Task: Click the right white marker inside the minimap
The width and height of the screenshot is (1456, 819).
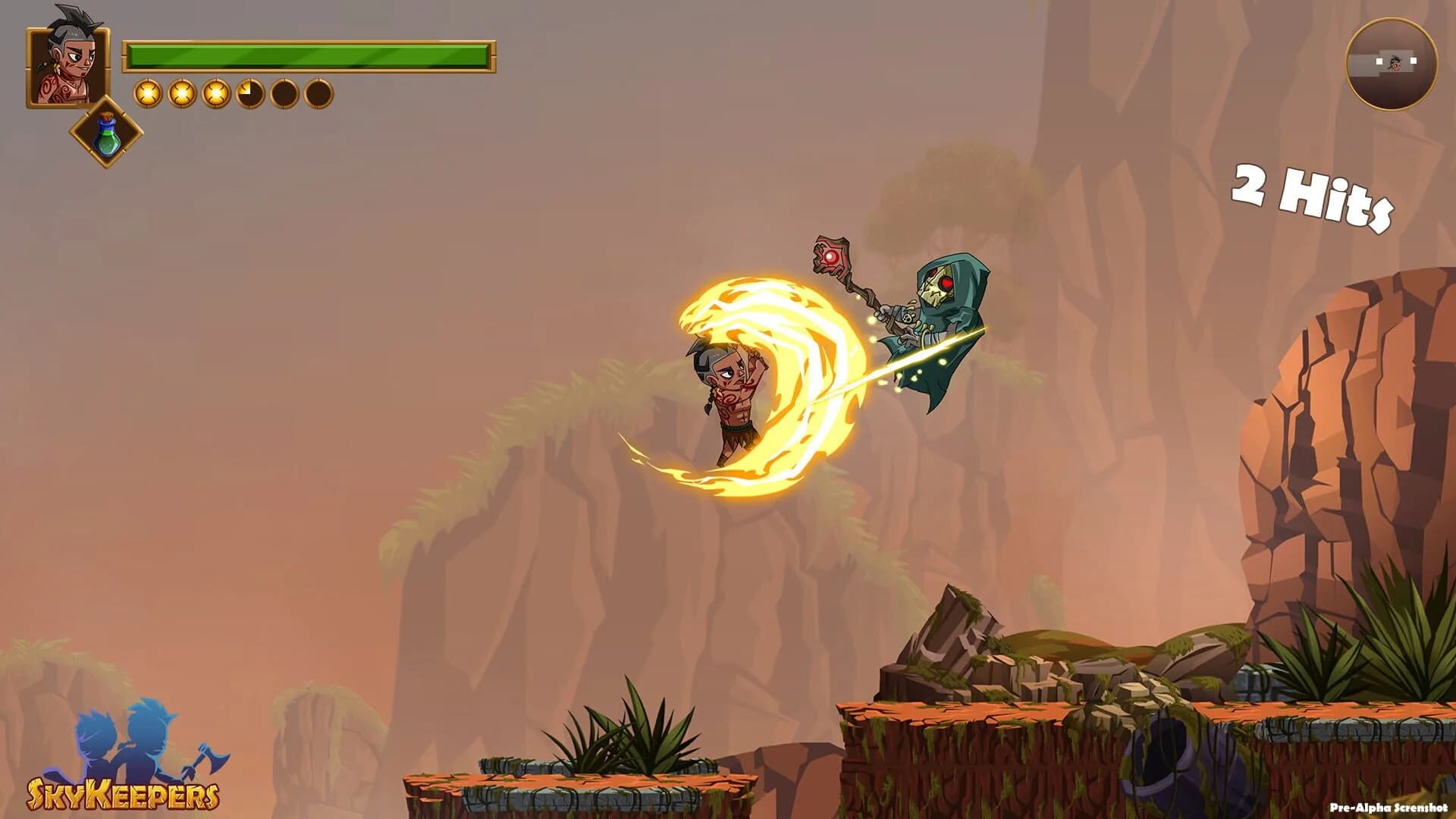Action: 1414,61
